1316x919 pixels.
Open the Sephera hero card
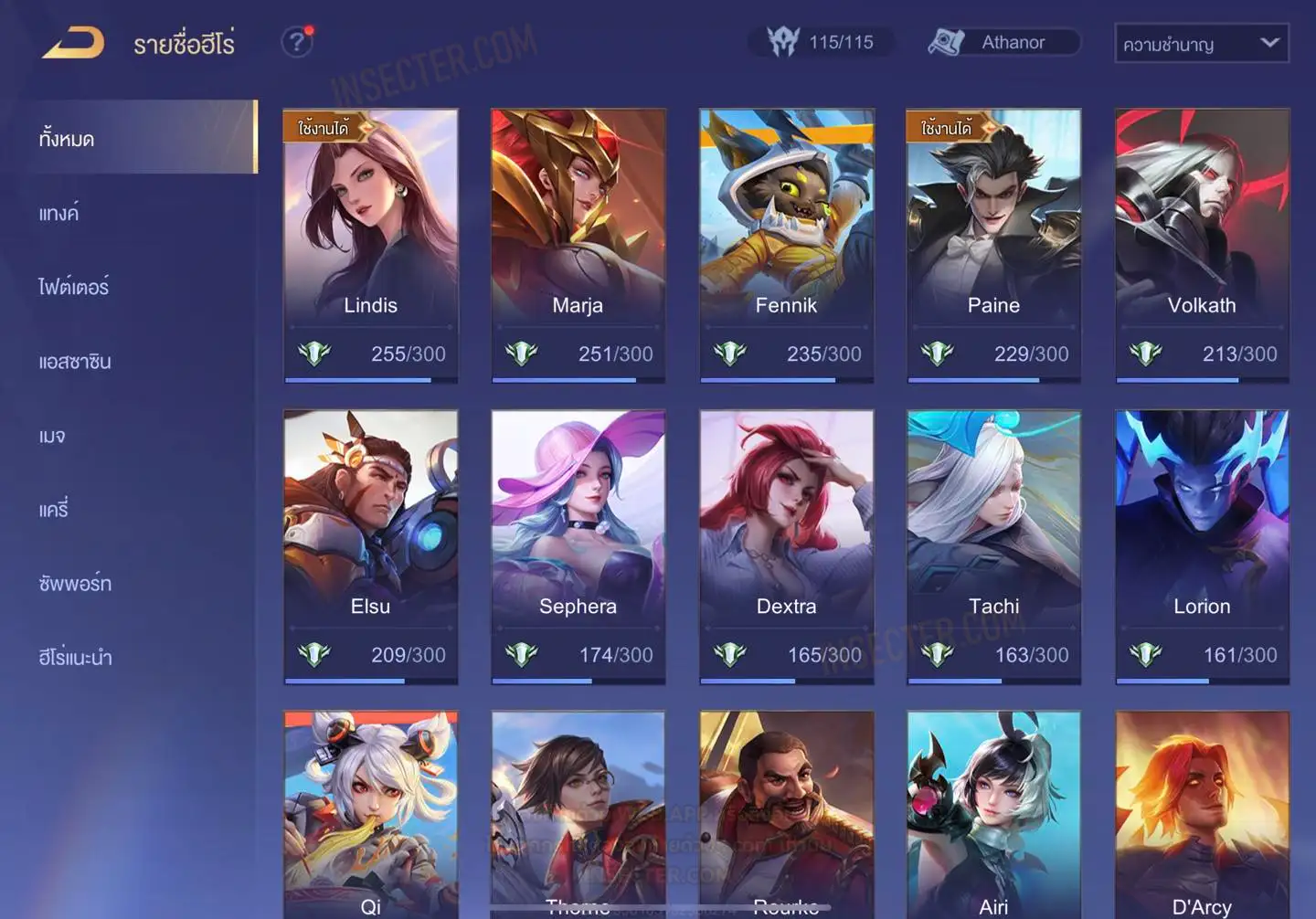tap(578, 546)
